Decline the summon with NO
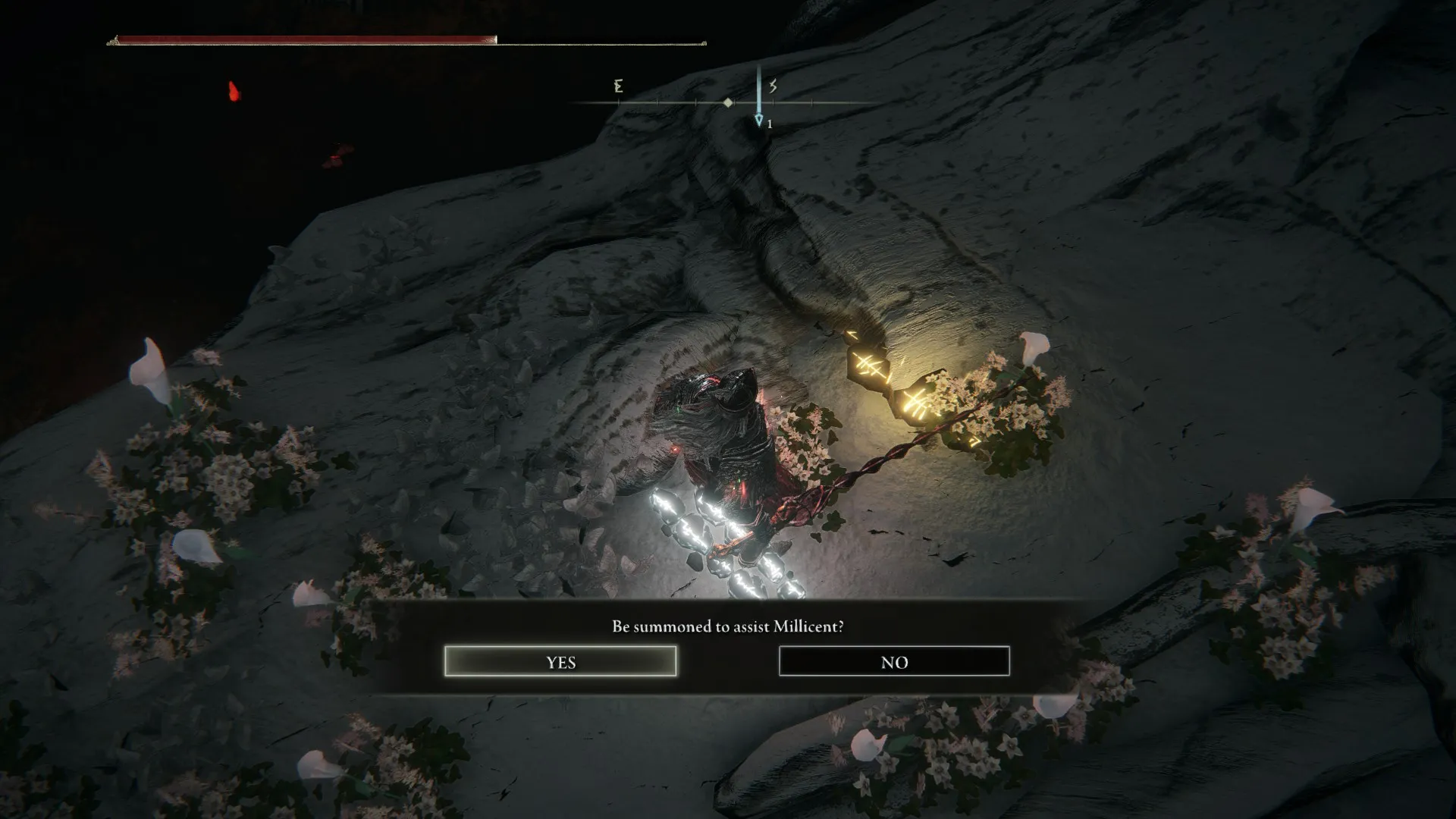The image size is (1456, 819). tap(894, 661)
